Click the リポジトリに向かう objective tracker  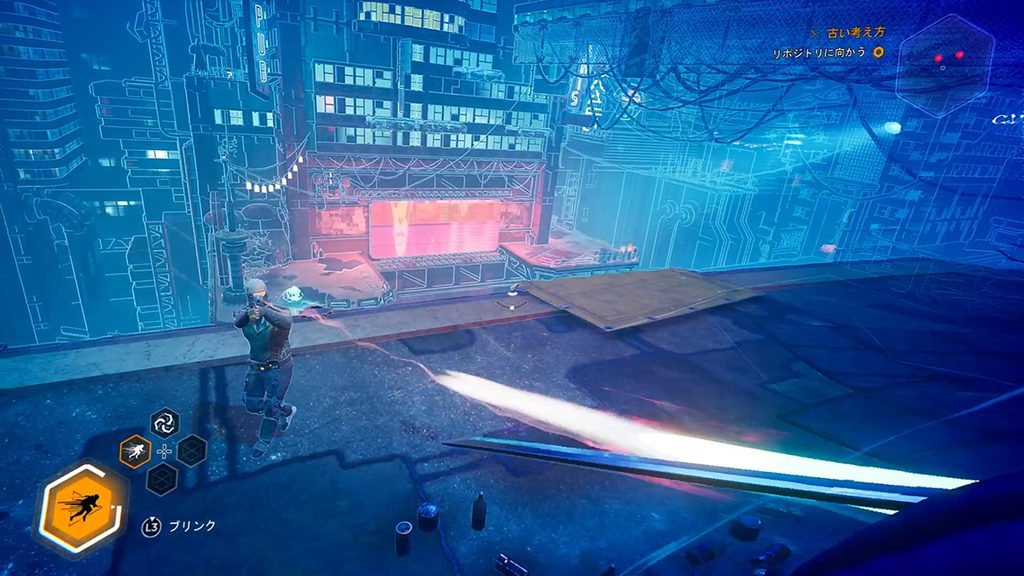coord(820,52)
